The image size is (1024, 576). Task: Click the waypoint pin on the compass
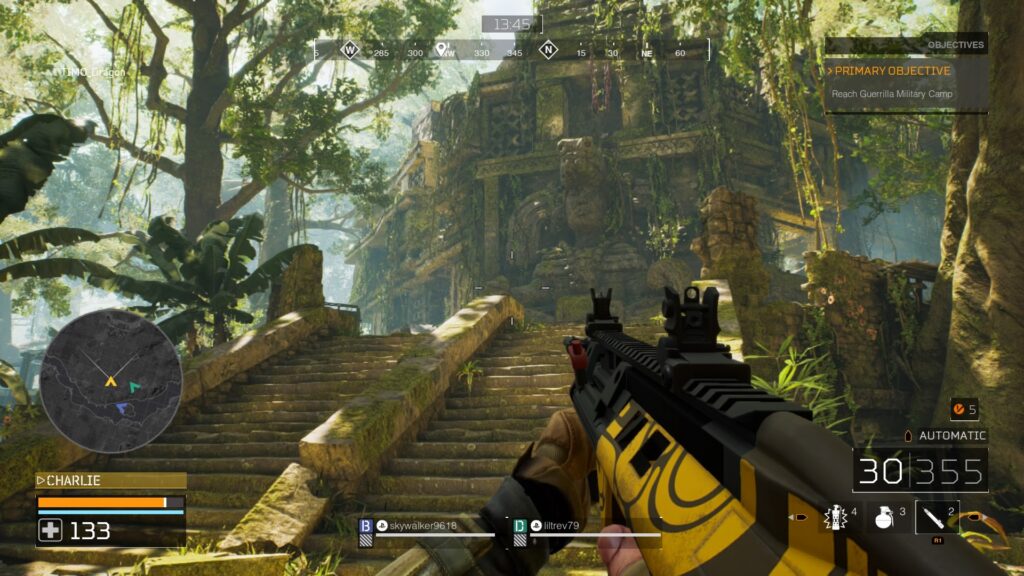point(441,48)
